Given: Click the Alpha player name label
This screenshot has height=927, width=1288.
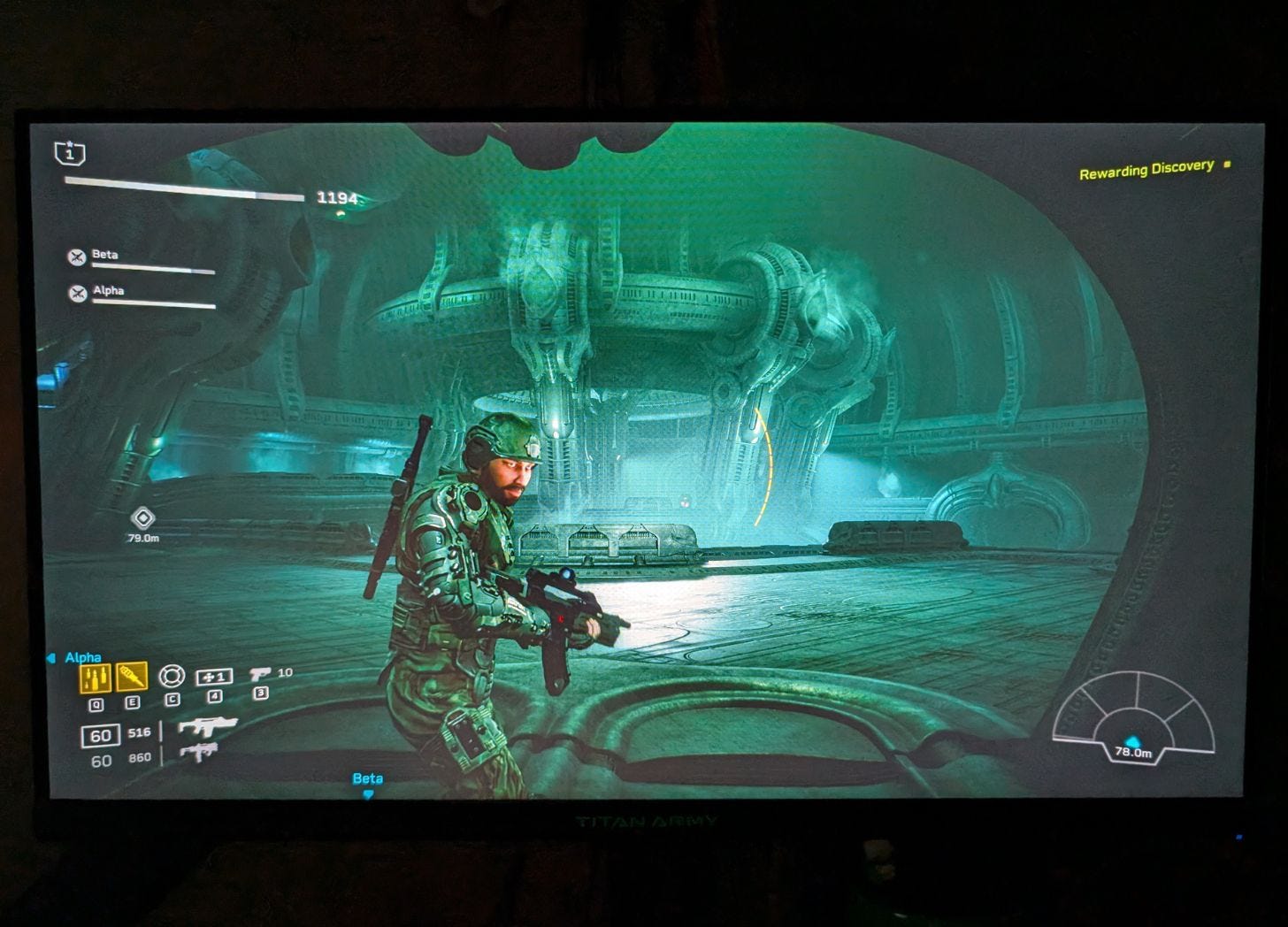Looking at the screenshot, I should tap(84, 657).
